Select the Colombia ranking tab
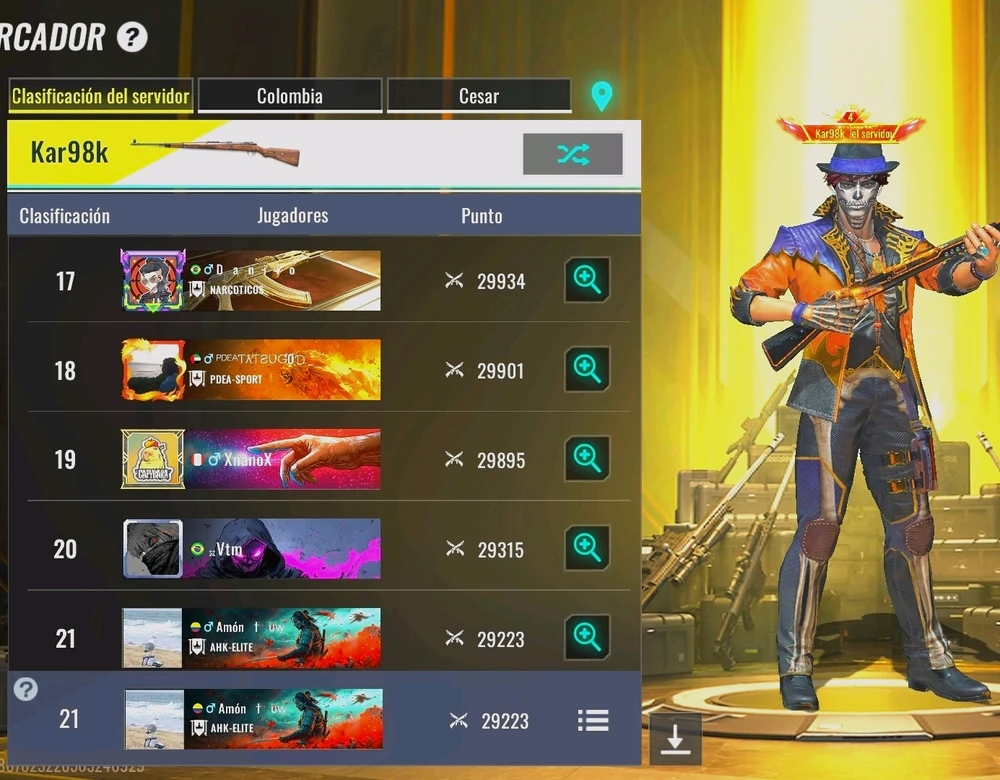Screen dimensions: 1000x780 290,97
